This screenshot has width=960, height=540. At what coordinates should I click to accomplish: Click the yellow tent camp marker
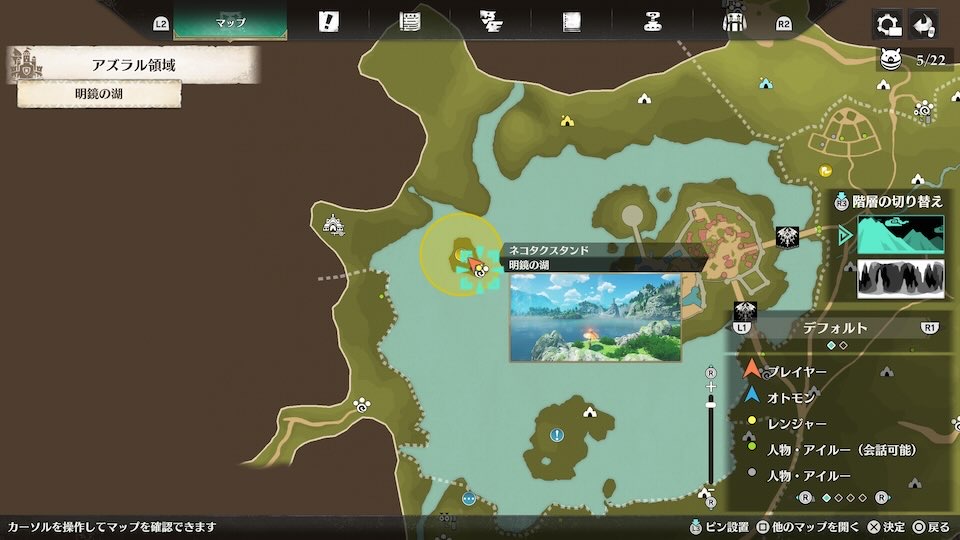click(567, 121)
